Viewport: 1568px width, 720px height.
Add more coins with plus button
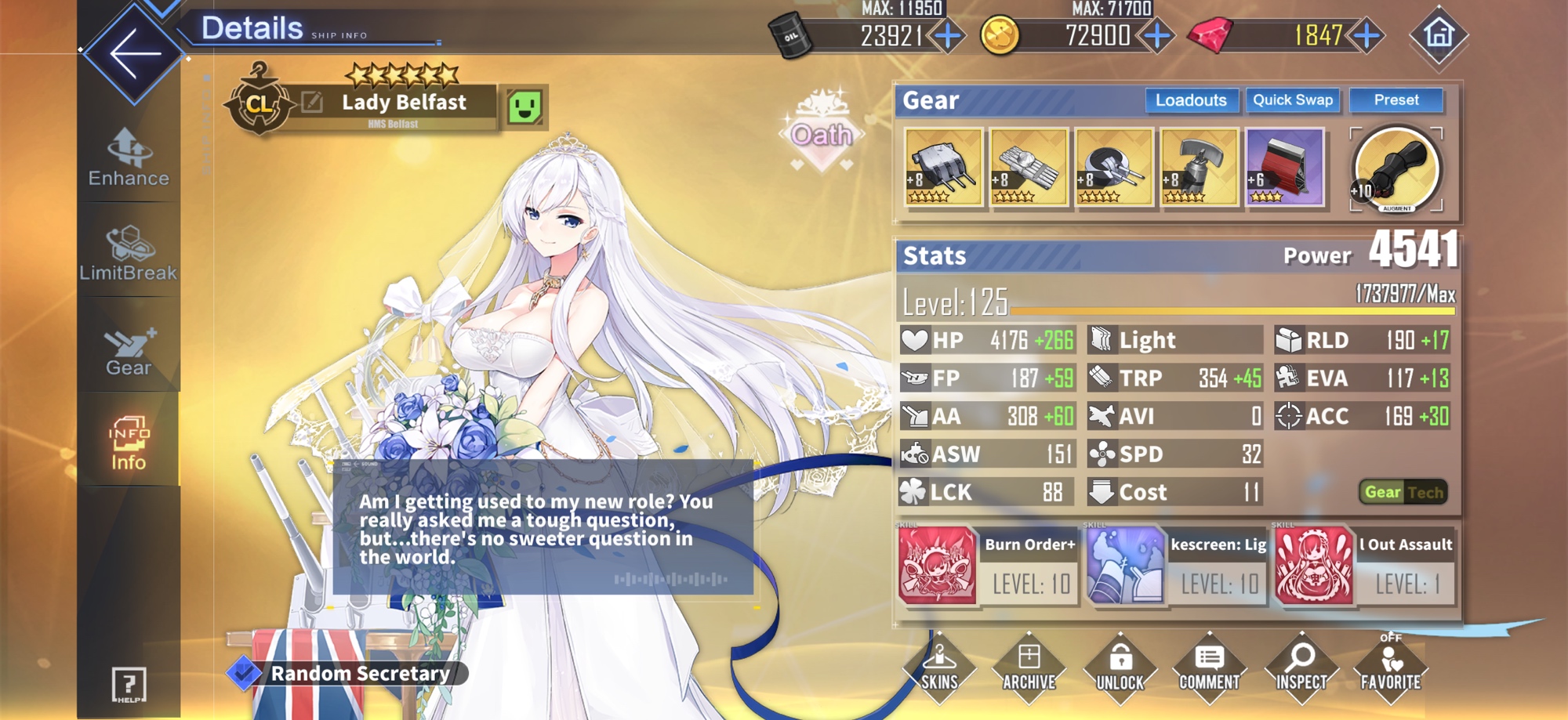point(1157,35)
